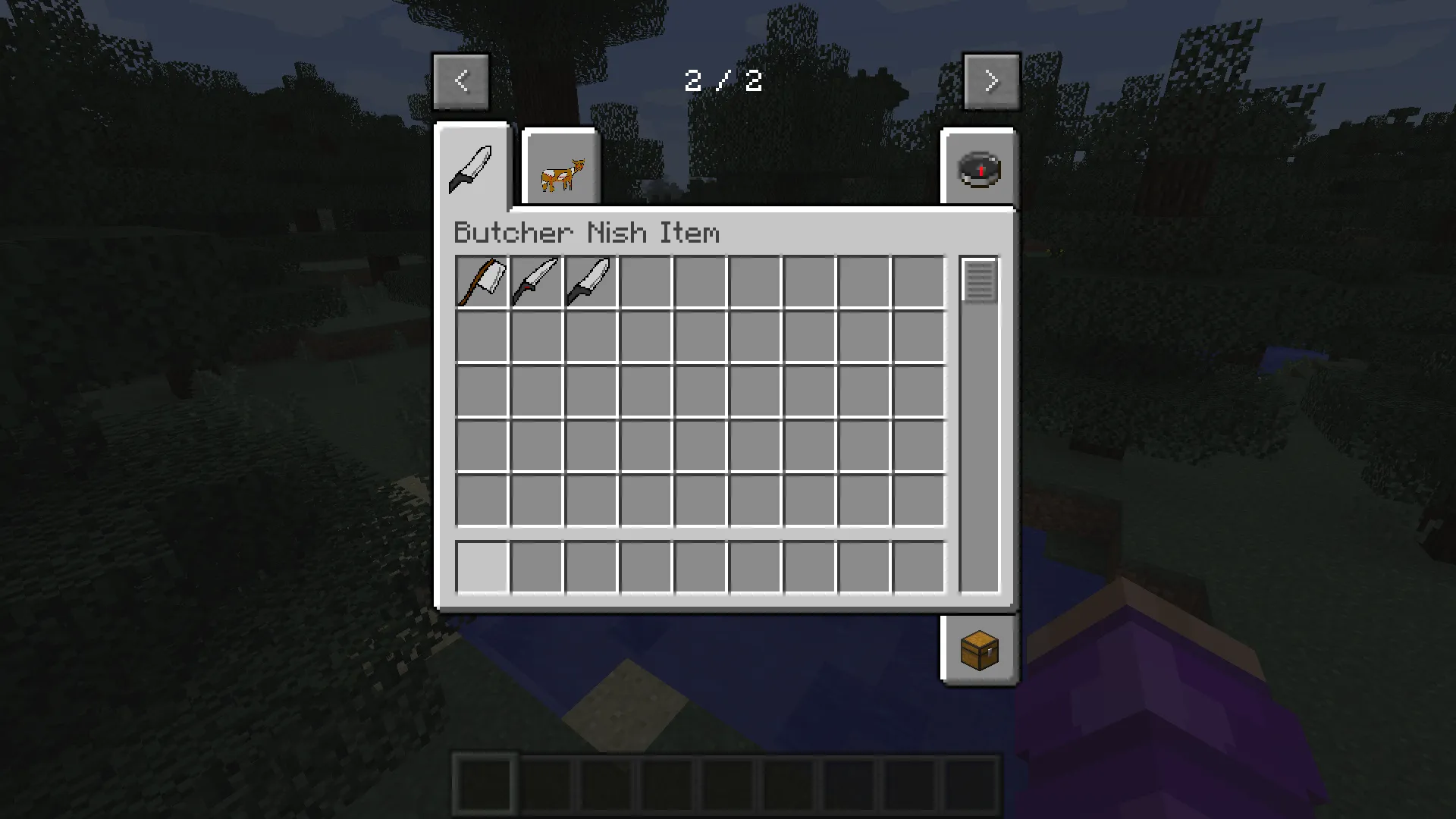Go to the previous page with the left arrow

(x=461, y=80)
